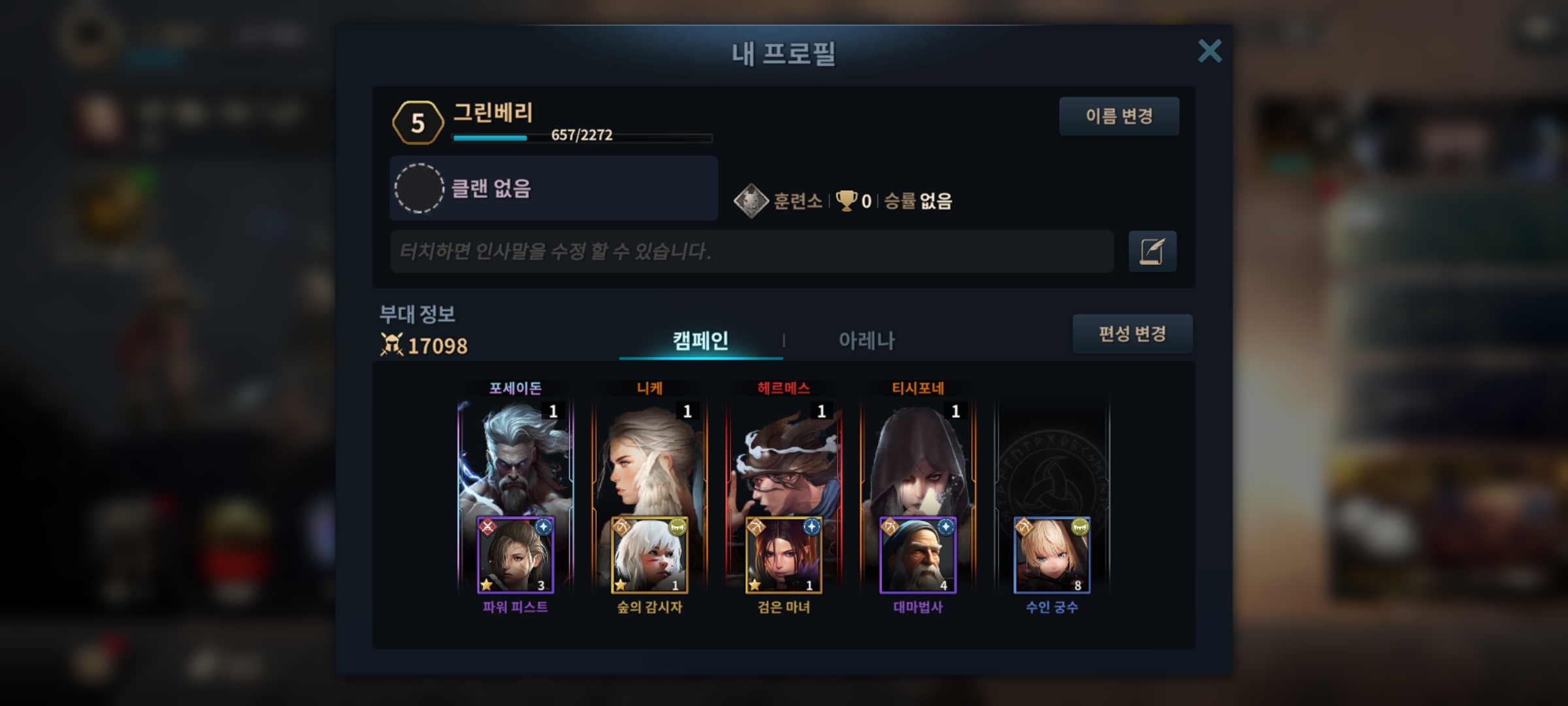Pick the 티시포네 hooded god card
The image size is (1568, 706).
click(918, 458)
